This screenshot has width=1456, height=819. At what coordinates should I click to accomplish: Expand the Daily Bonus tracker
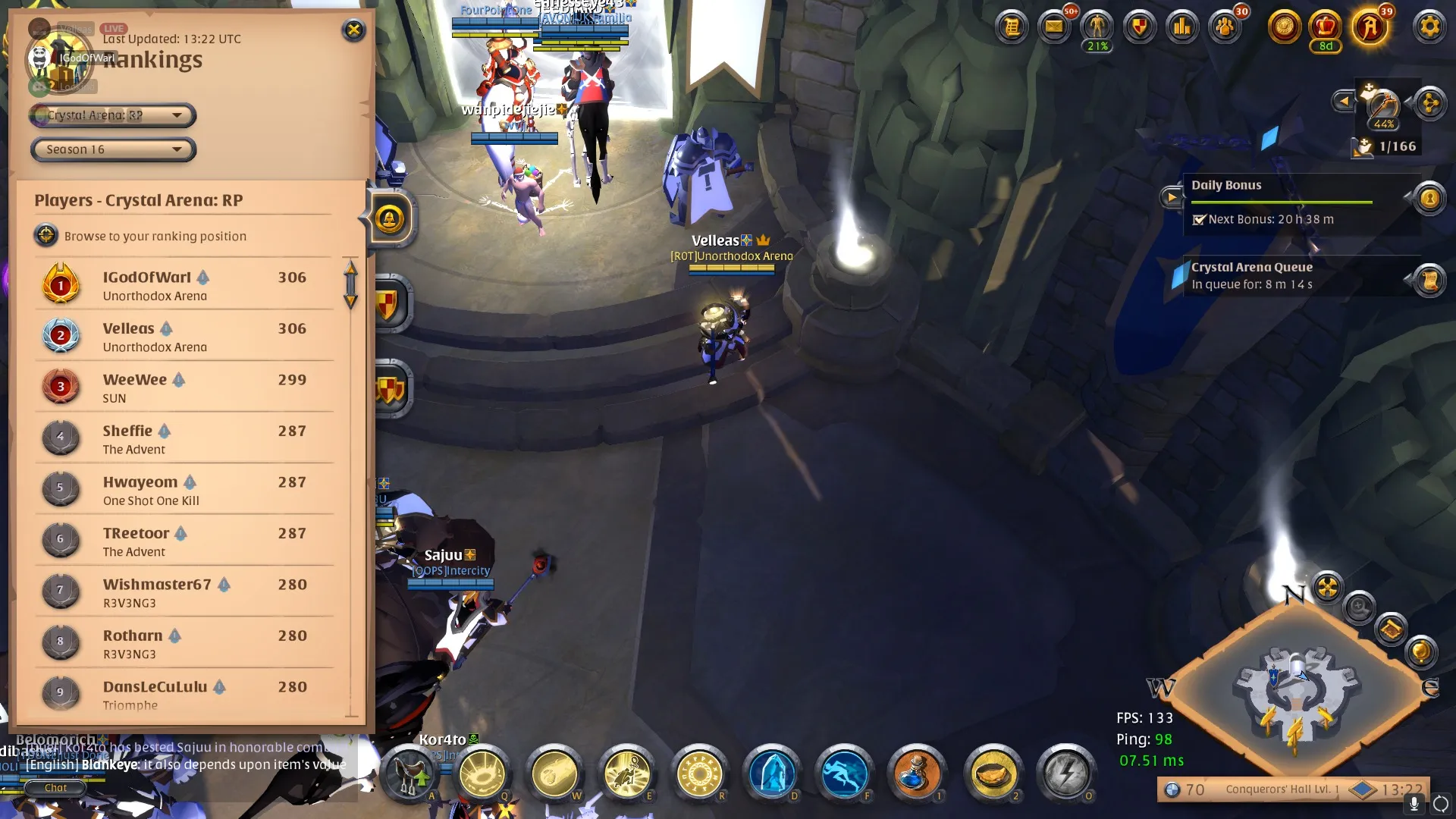tap(1172, 198)
